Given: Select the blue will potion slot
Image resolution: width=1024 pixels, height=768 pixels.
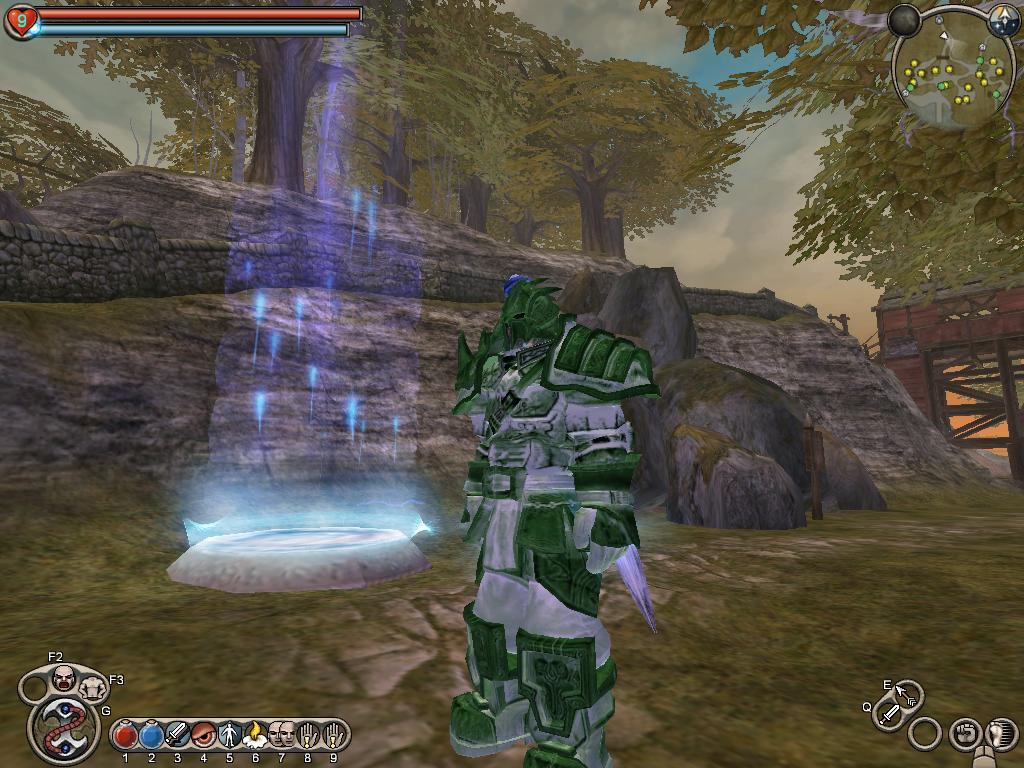Looking at the screenshot, I should point(151,736).
